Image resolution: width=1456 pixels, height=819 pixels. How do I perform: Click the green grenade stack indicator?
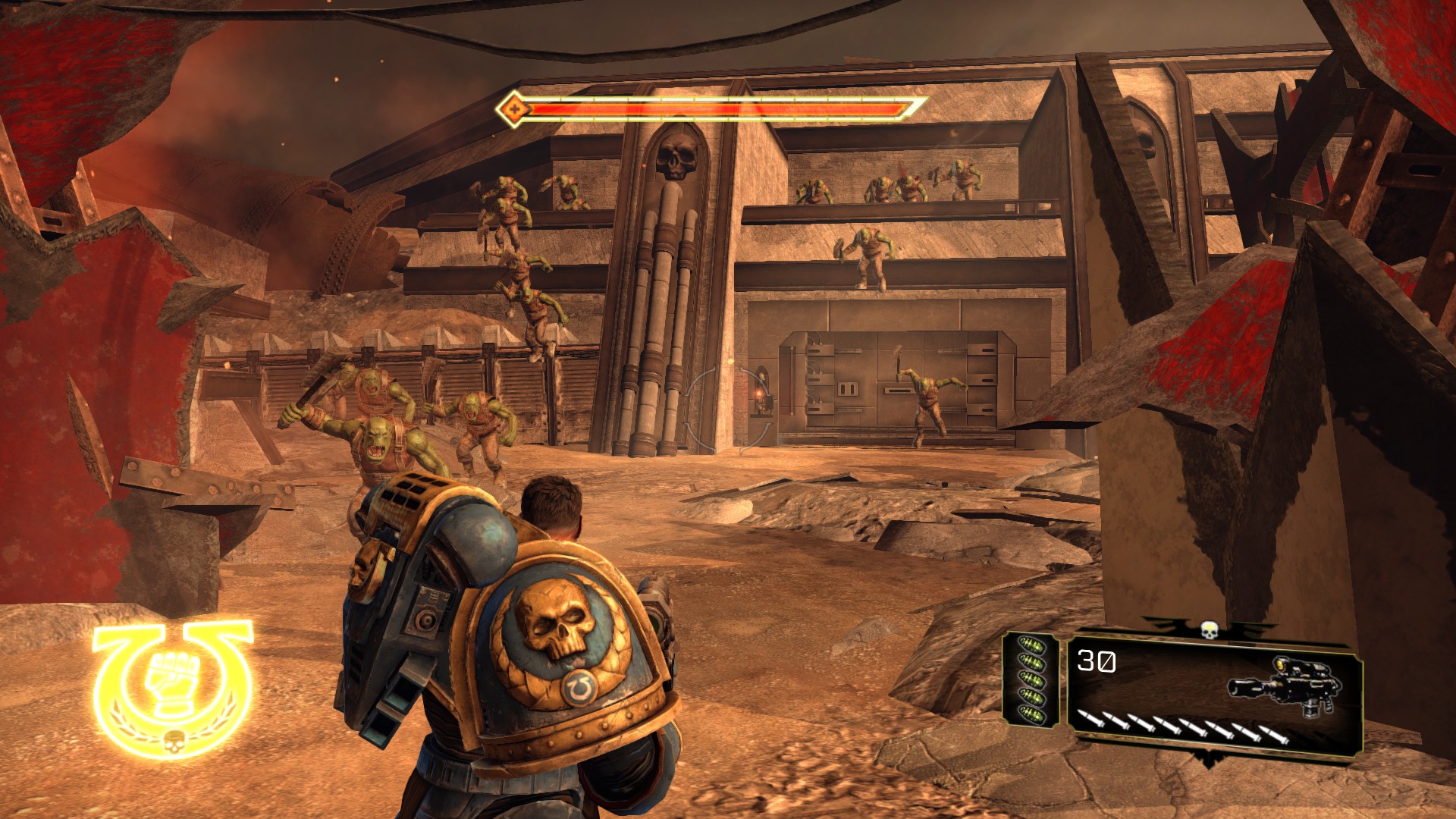(x=1031, y=679)
